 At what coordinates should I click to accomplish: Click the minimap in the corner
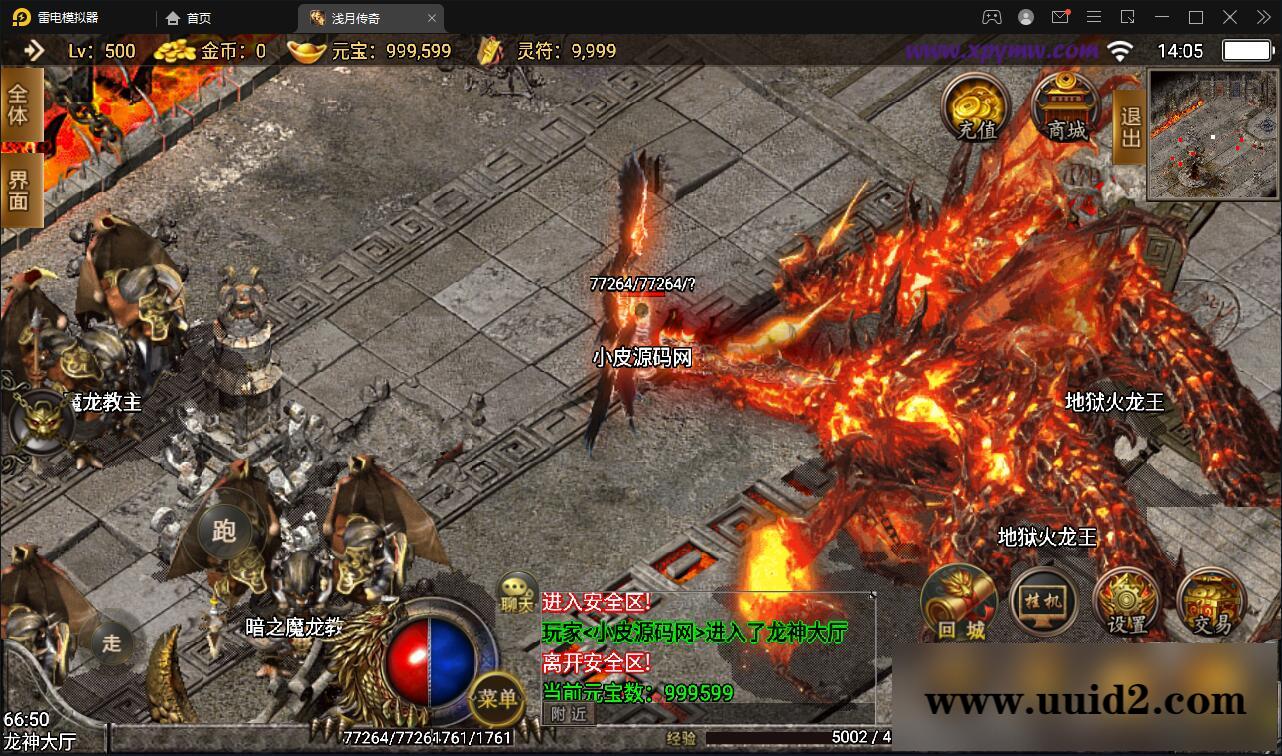[1211, 131]
